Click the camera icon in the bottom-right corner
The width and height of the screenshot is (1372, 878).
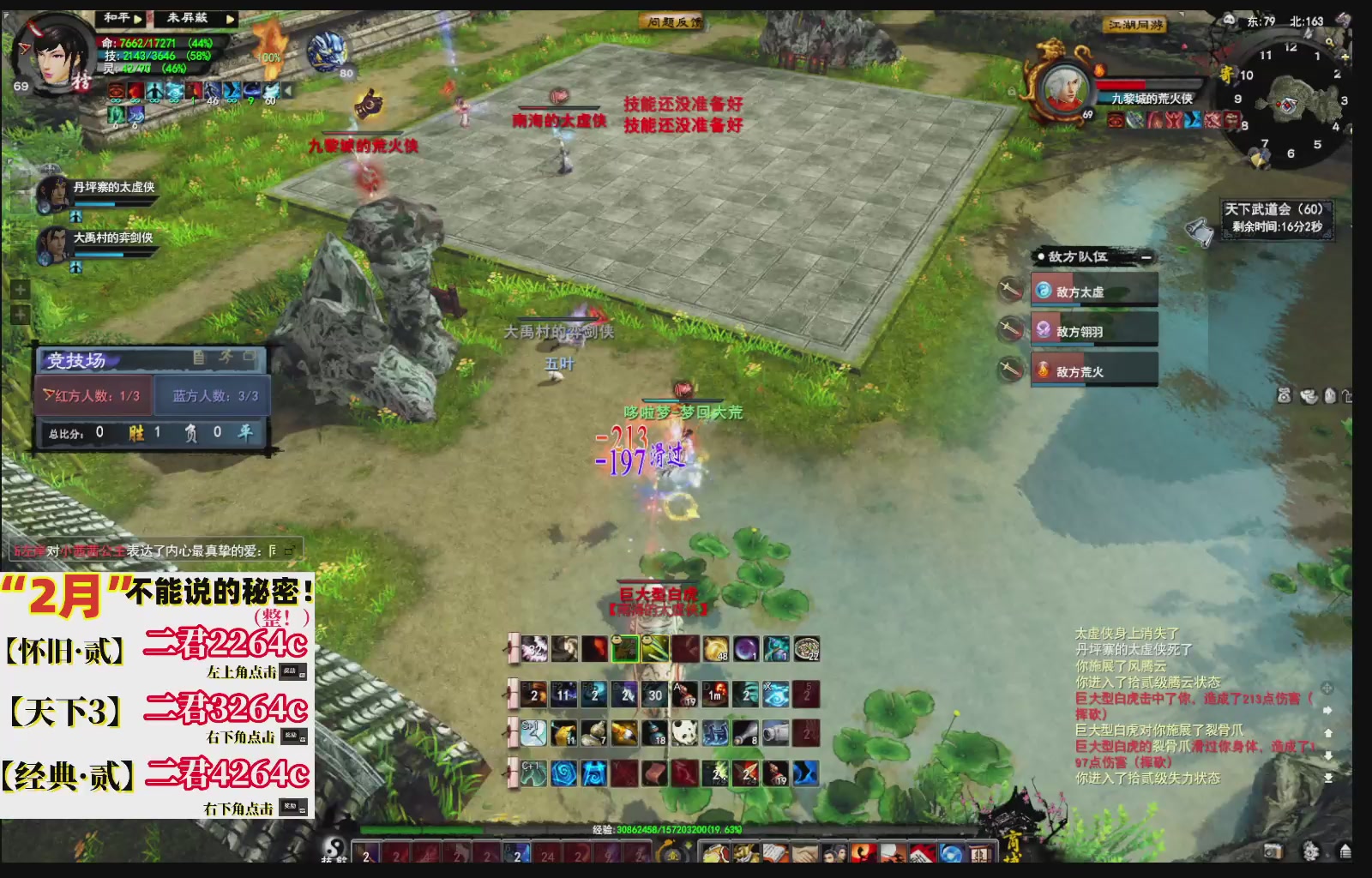pyautogui.click(x=1274, y=851)
